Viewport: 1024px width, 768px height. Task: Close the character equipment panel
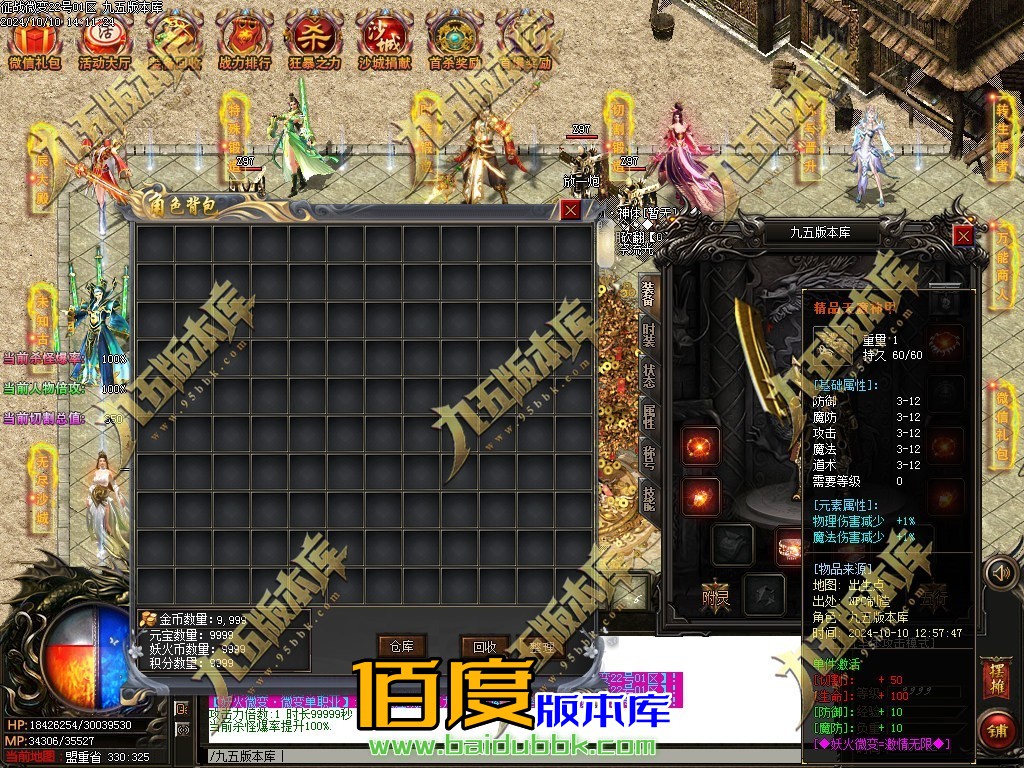[963, 235]
